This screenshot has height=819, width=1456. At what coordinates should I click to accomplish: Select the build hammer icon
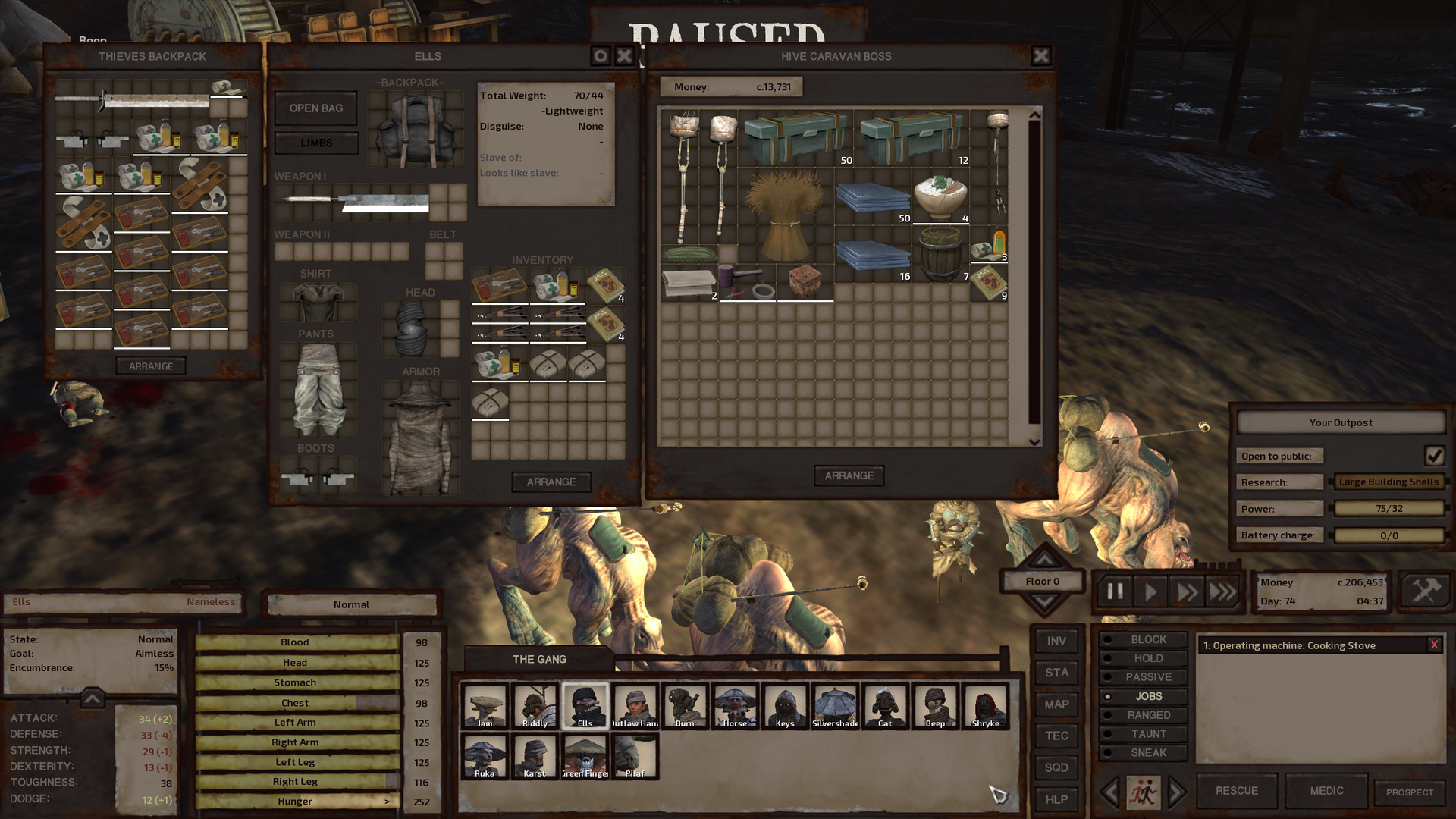[x=1425, y=591]
